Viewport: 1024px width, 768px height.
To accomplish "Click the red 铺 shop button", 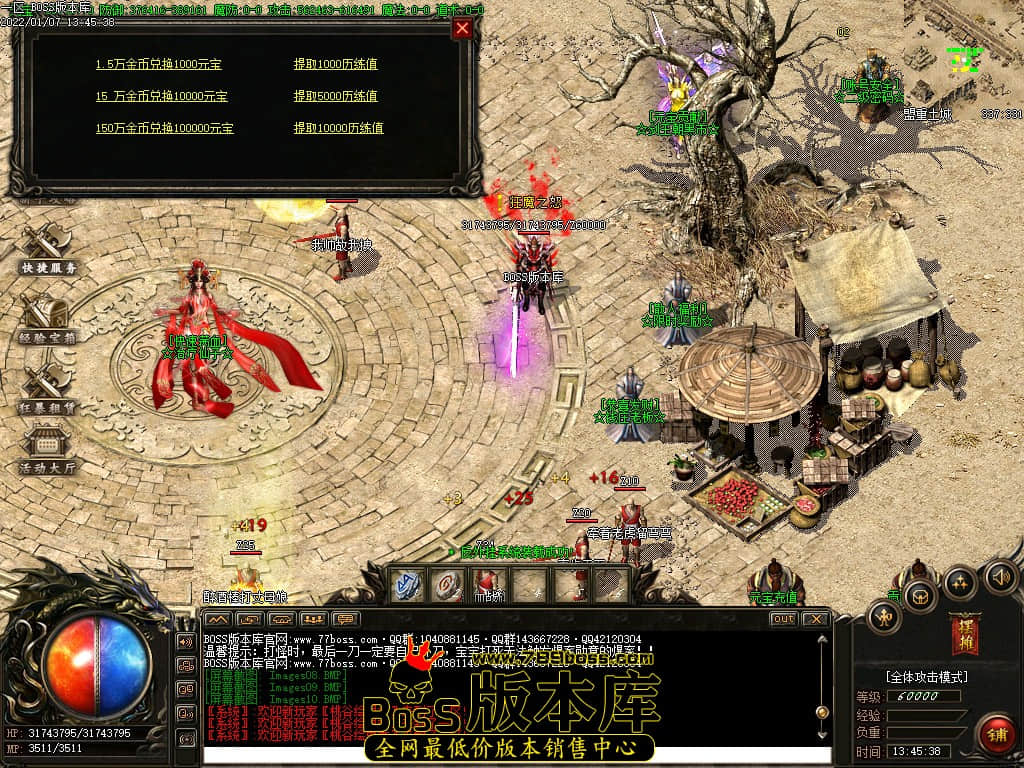I will pos(996,734).
